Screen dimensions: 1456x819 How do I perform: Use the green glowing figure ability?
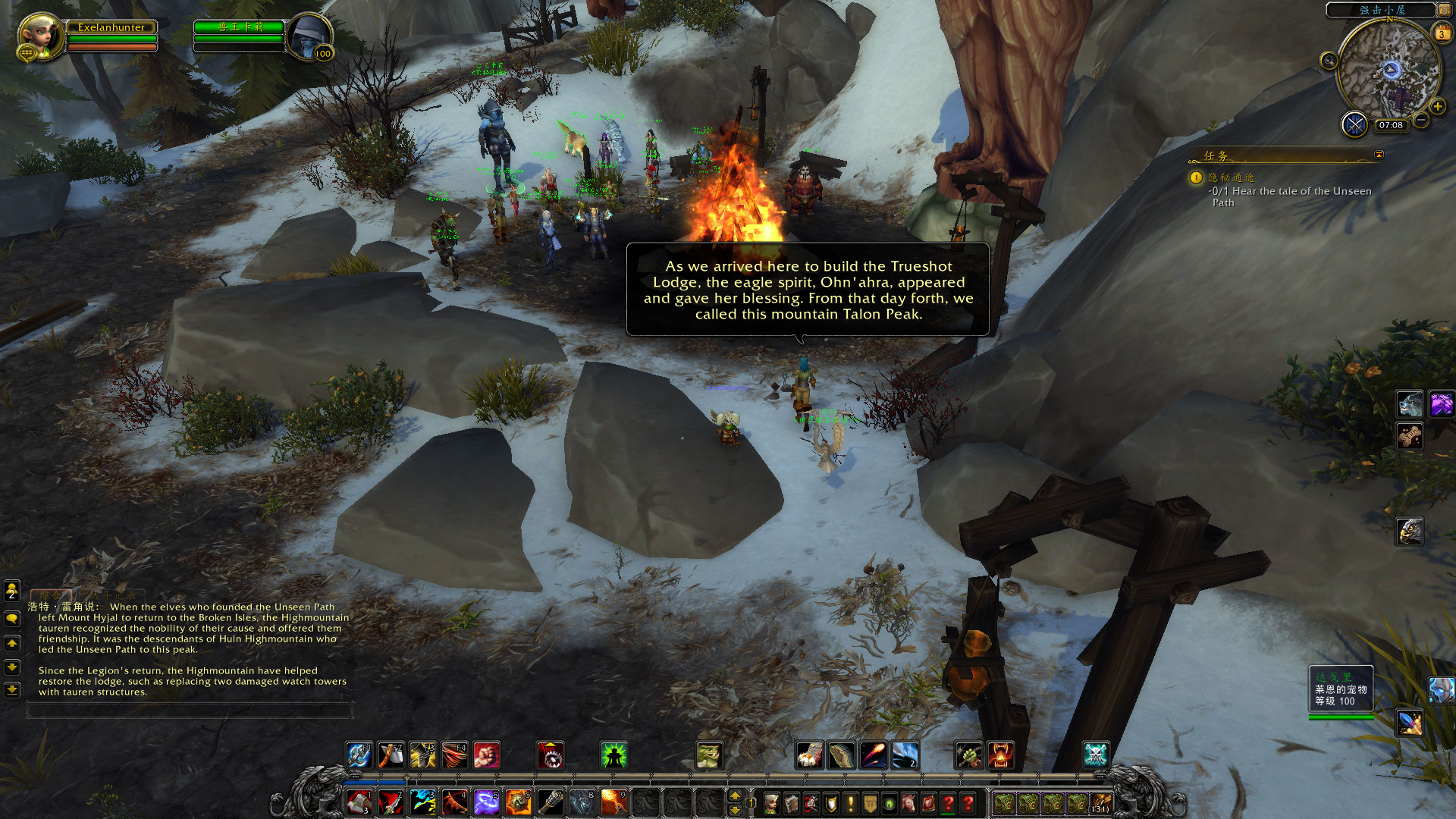[x=613, y=755]
